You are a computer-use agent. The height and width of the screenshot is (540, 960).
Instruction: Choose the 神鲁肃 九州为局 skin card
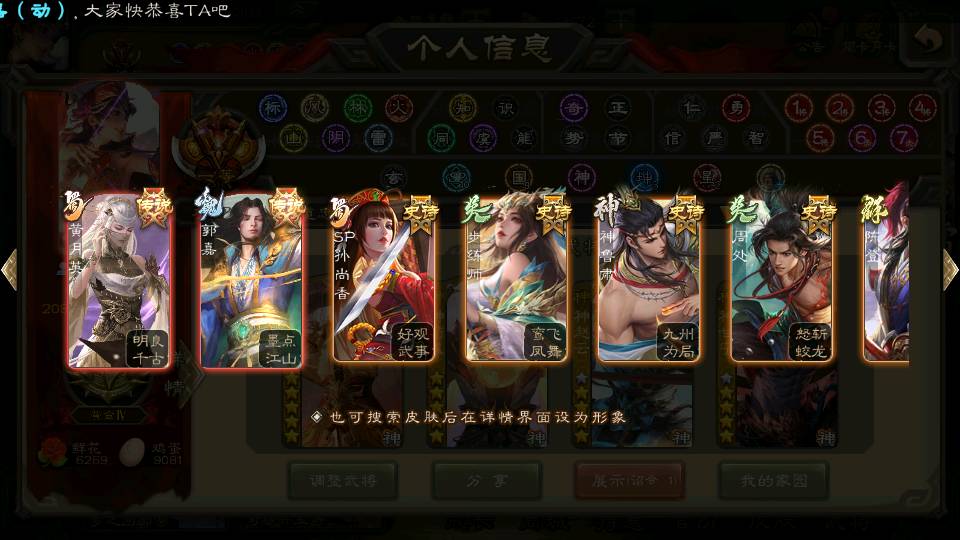pos(648,280)
